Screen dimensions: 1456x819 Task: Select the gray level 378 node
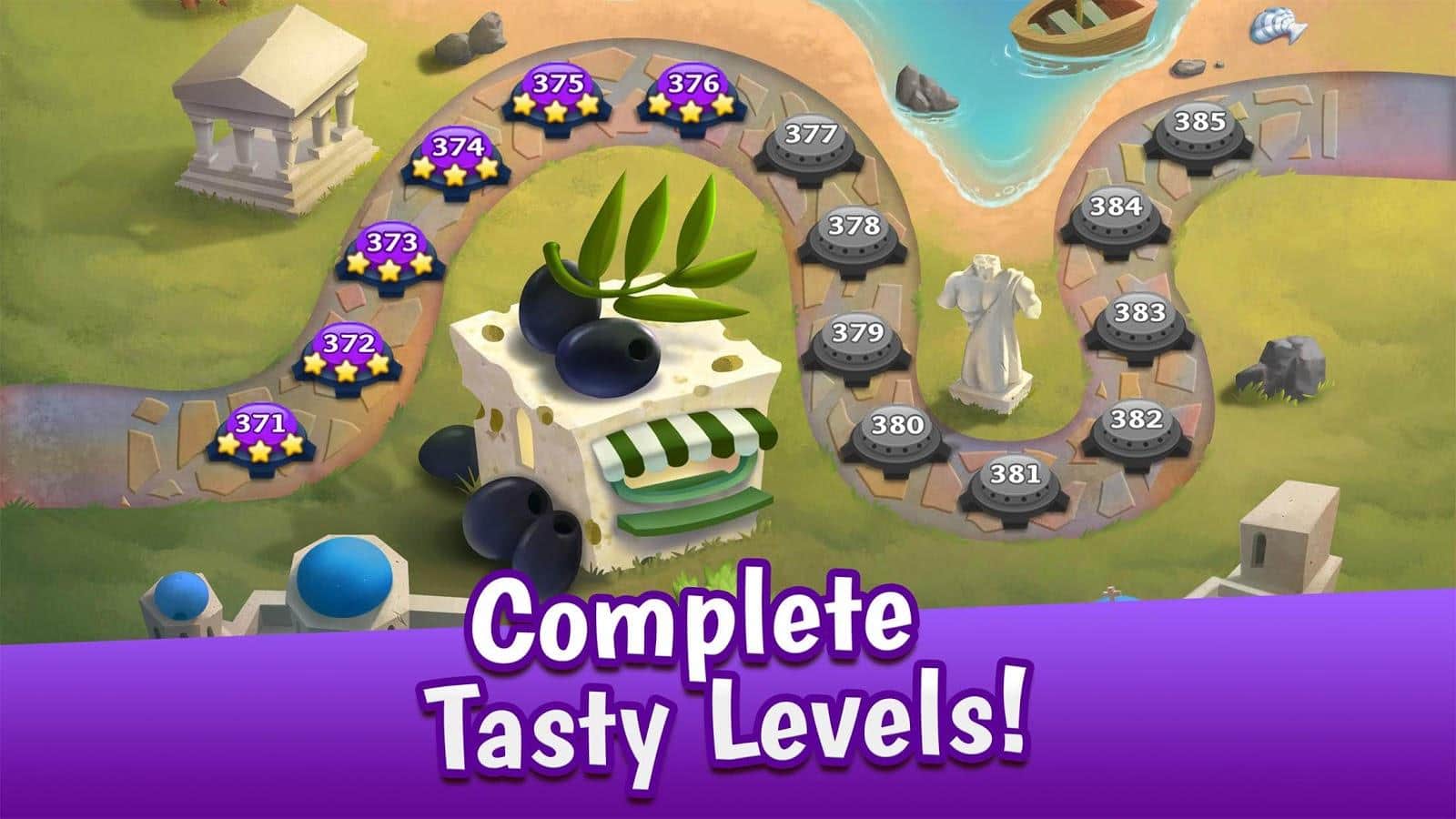[854, 234]
